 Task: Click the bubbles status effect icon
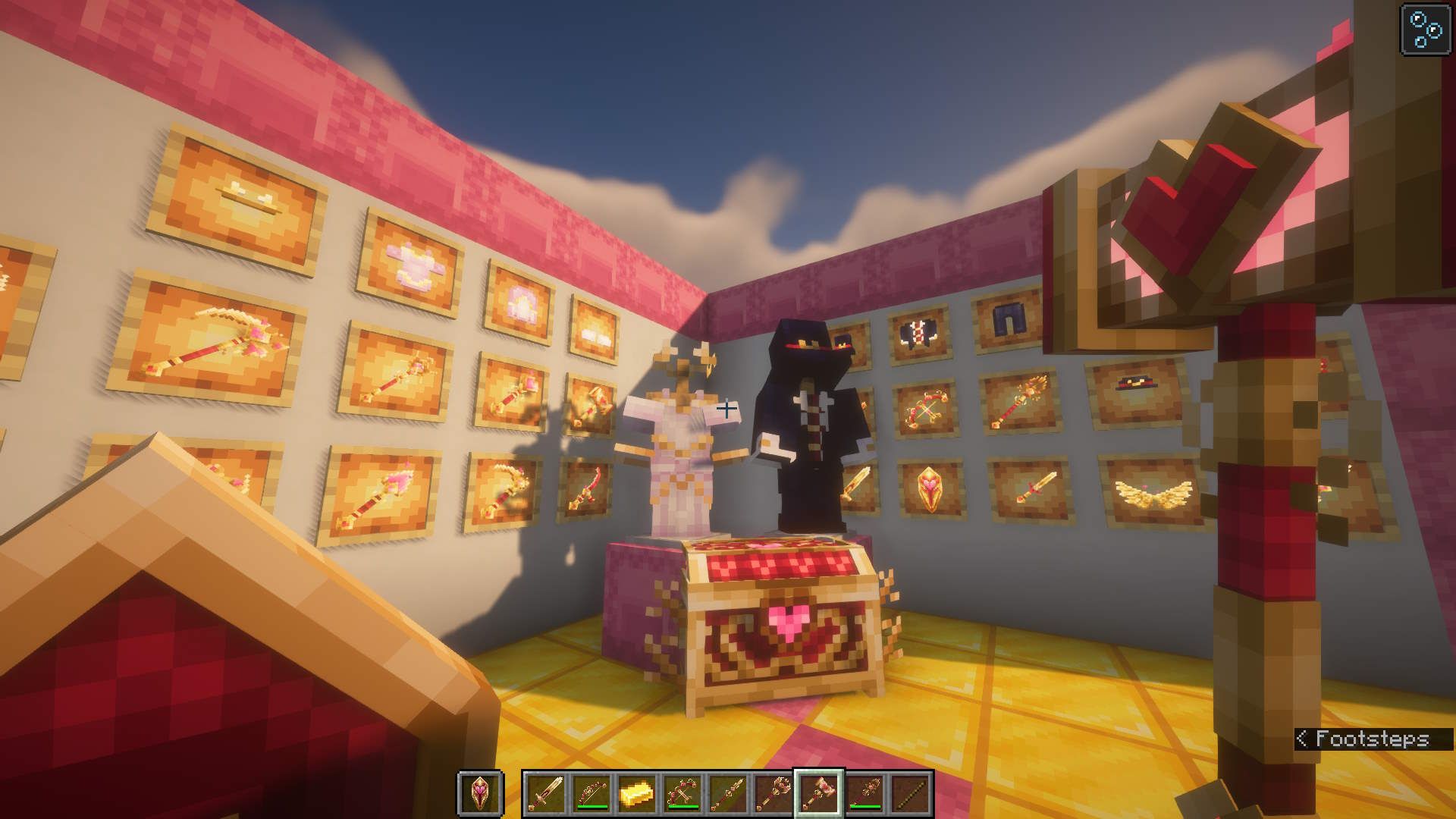[1424, 29]
